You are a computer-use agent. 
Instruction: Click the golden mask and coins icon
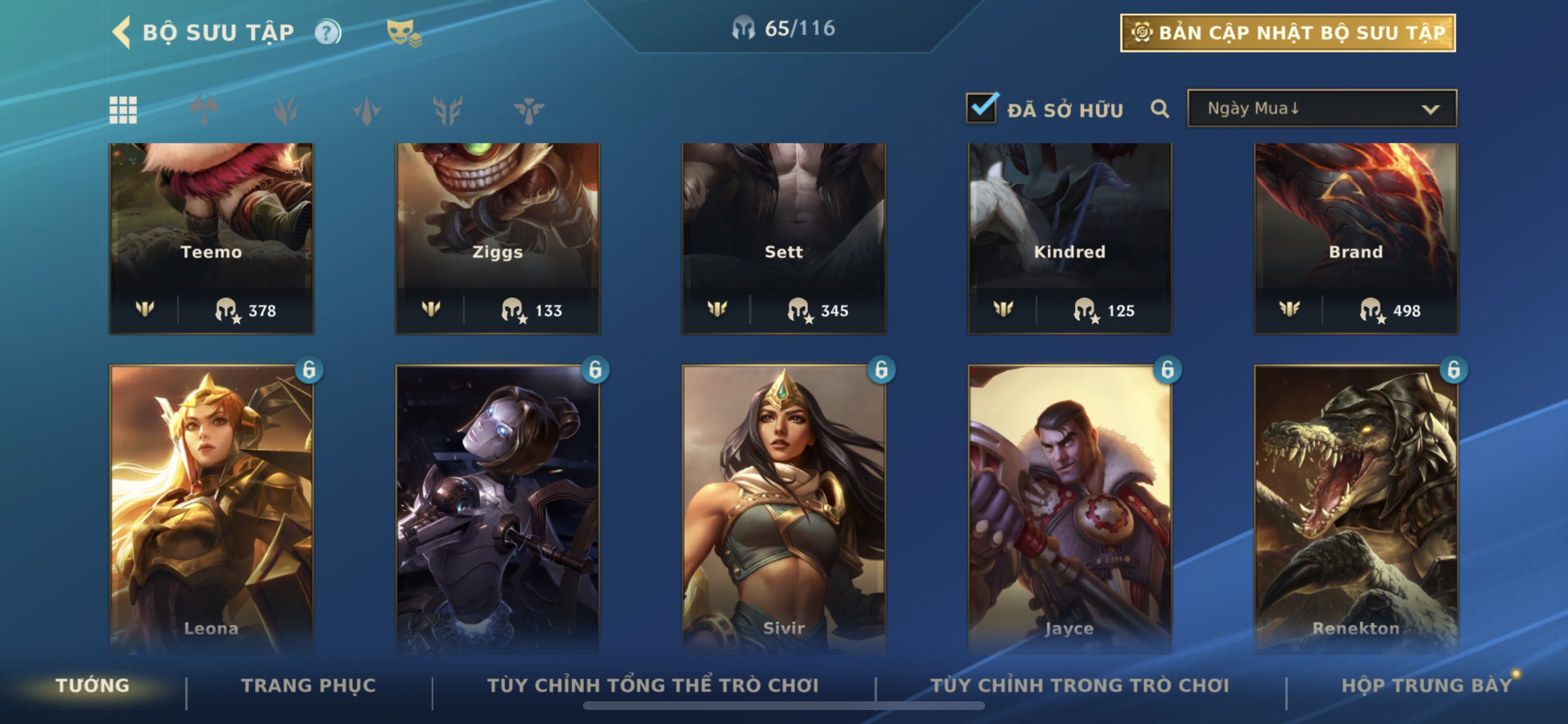(x=404, y=32)
